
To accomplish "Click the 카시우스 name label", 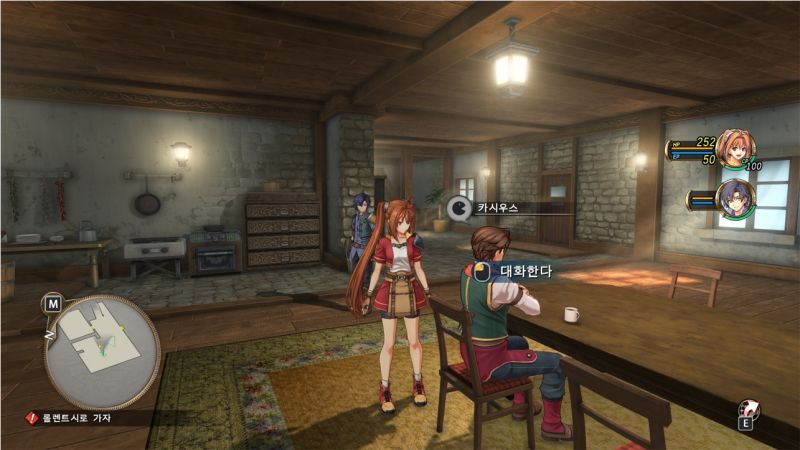I will click(494, 208).
